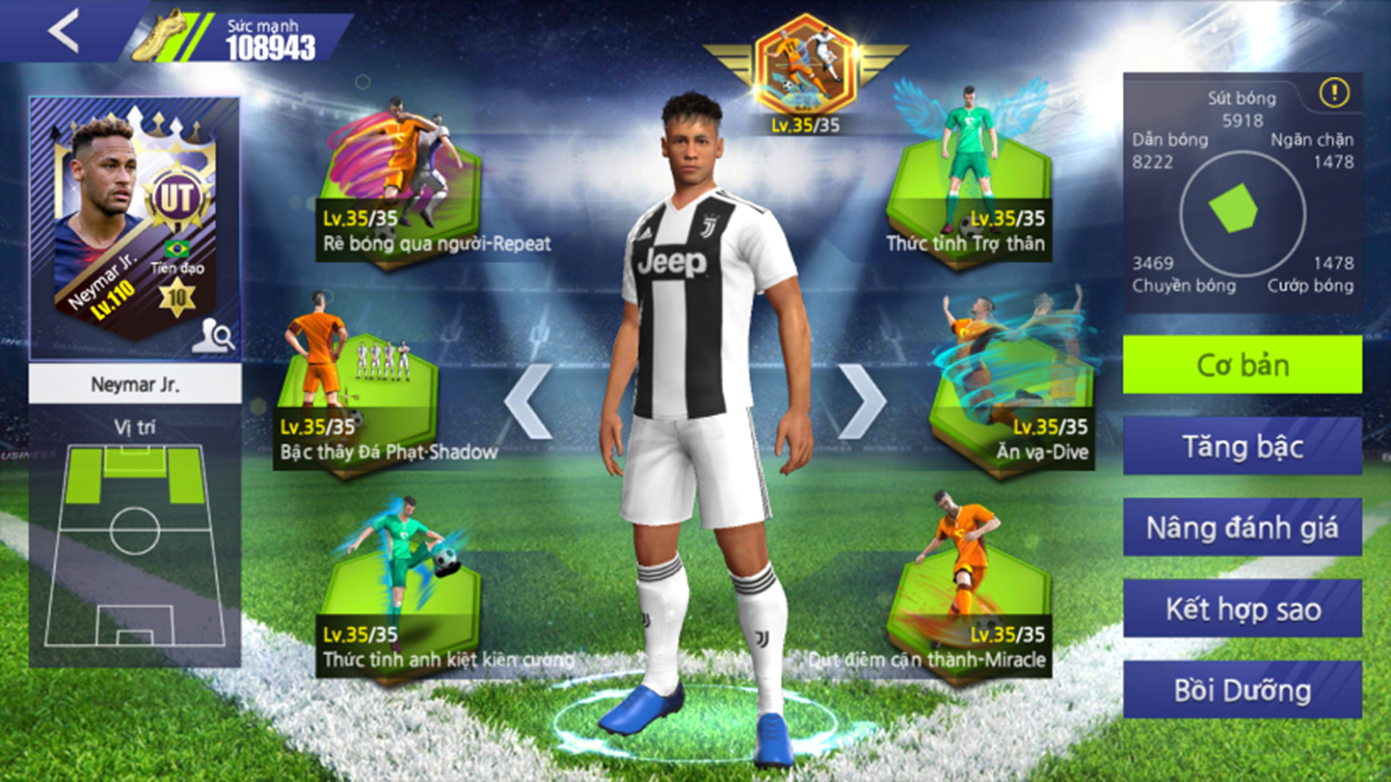Open the Neymar Jr. player card

[x=133, y=225]
